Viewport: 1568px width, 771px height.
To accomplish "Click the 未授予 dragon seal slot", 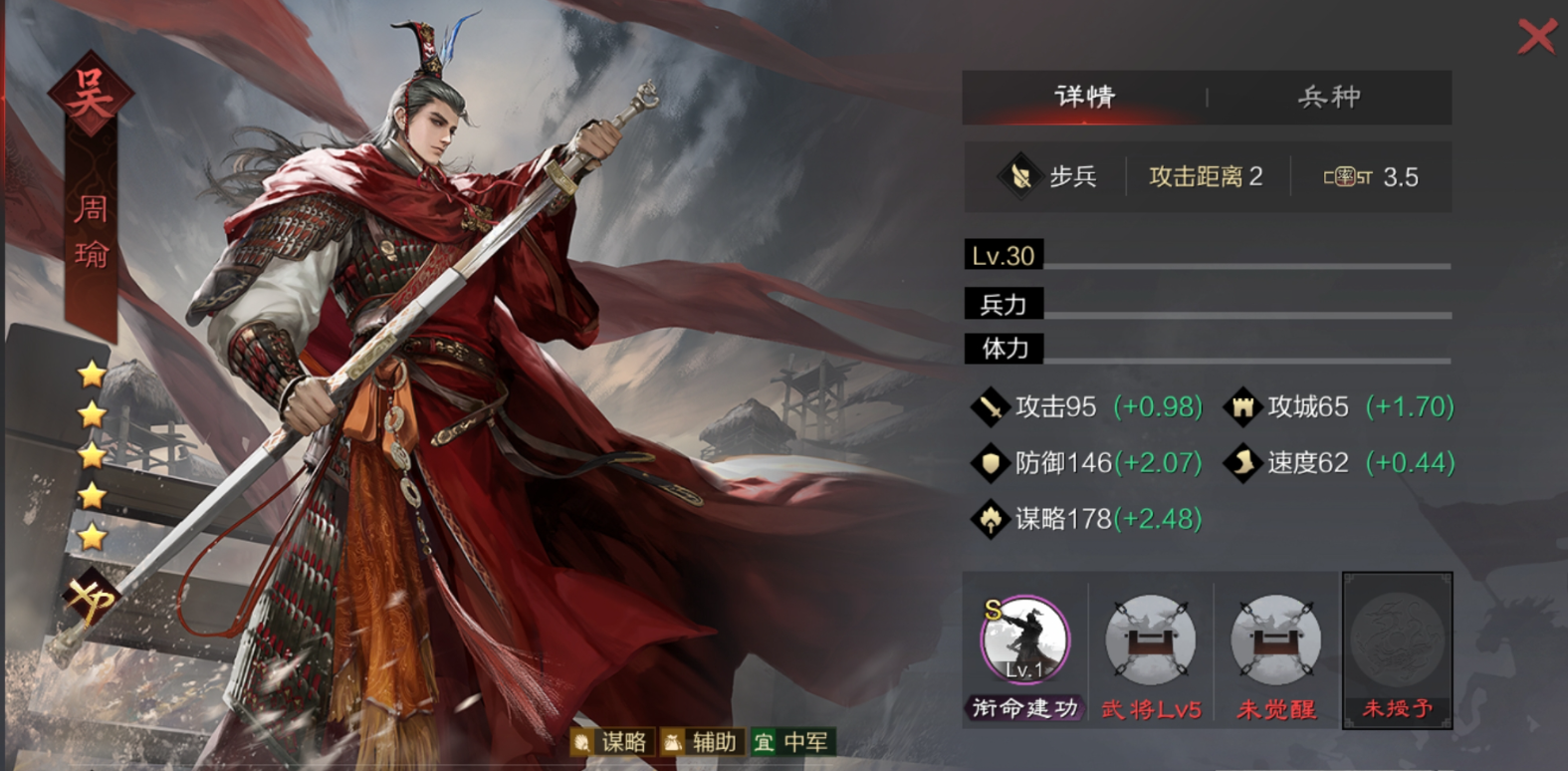I will click(x=1396, y=642).
